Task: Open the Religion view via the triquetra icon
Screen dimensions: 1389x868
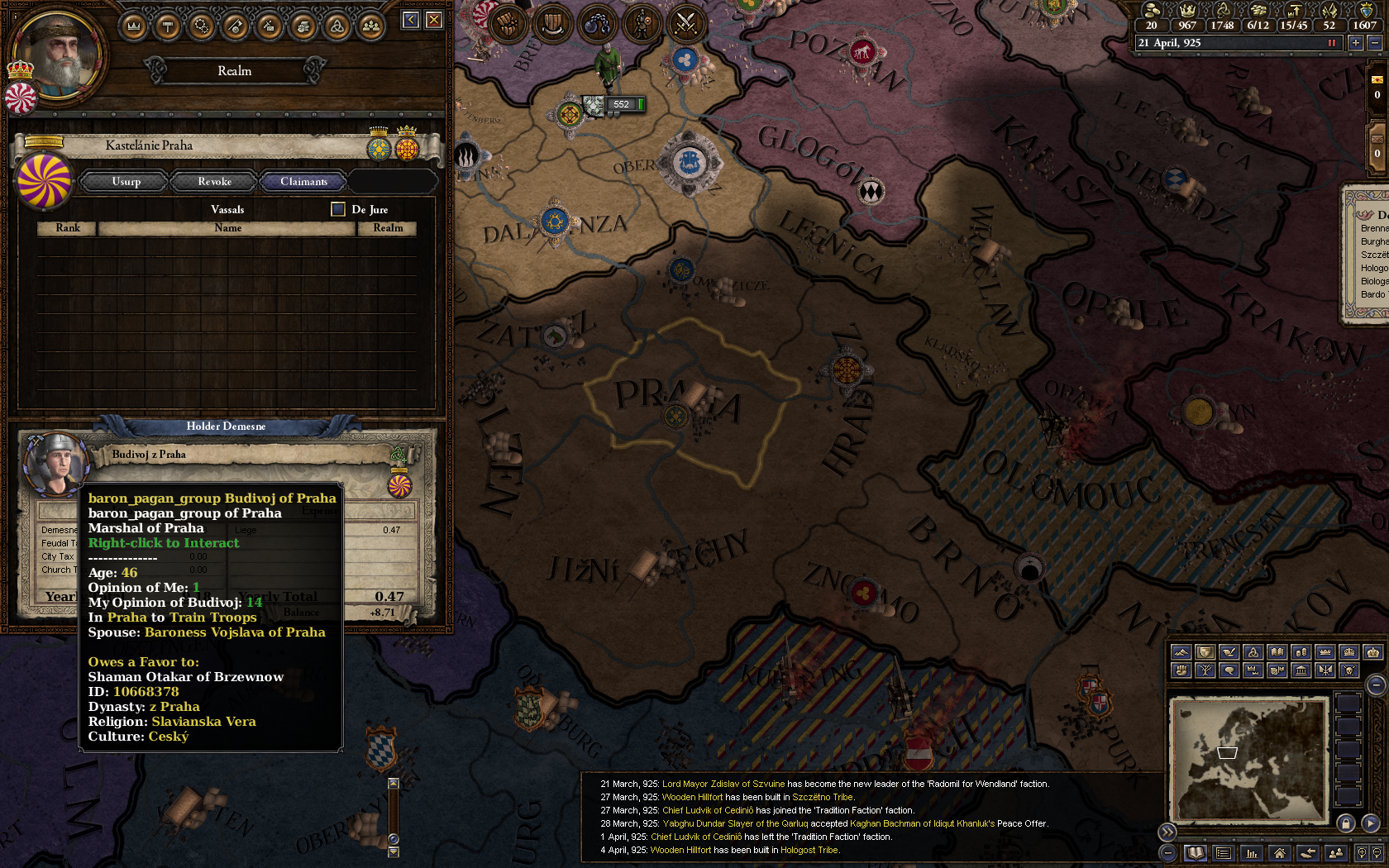Action: coord(336,26)
